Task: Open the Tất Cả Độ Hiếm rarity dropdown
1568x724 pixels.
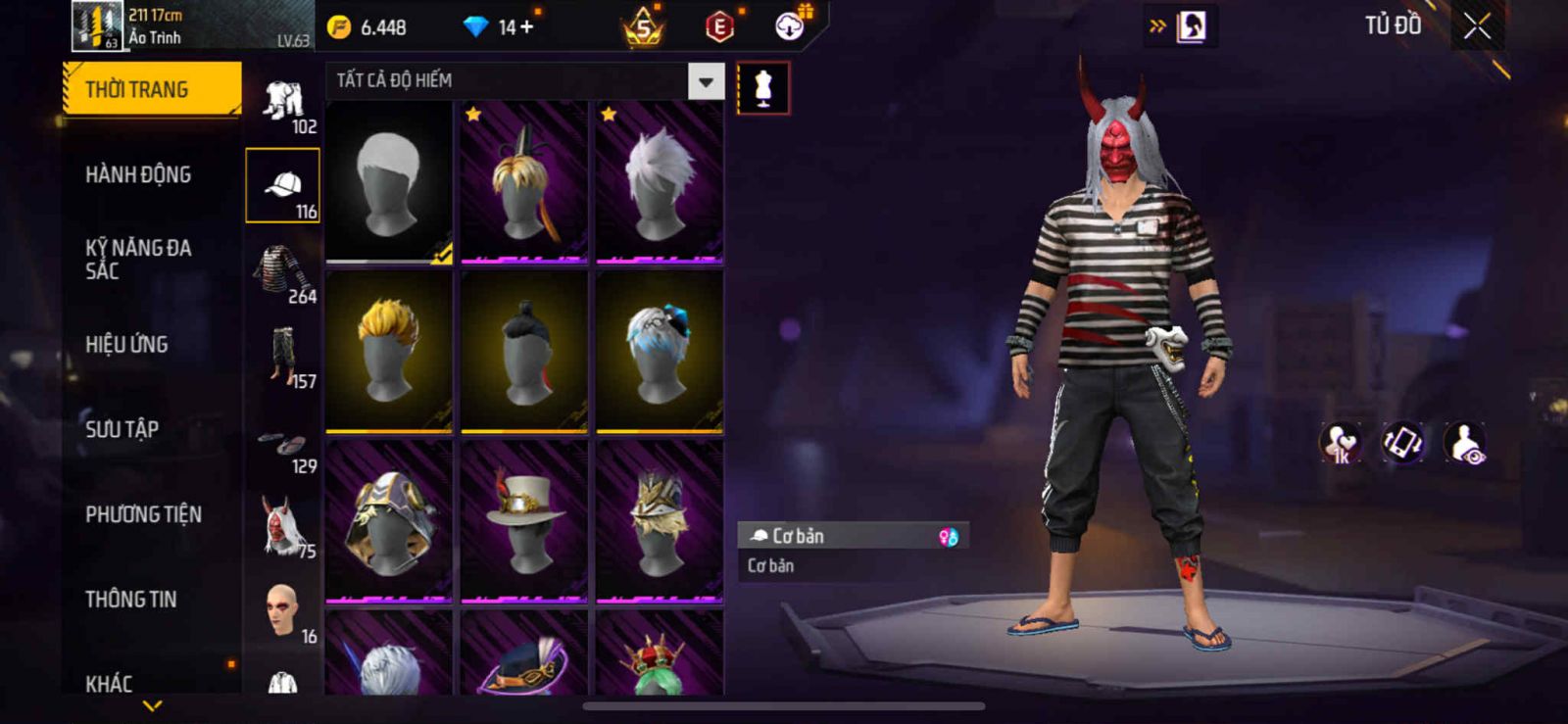Action: (706, 81)
